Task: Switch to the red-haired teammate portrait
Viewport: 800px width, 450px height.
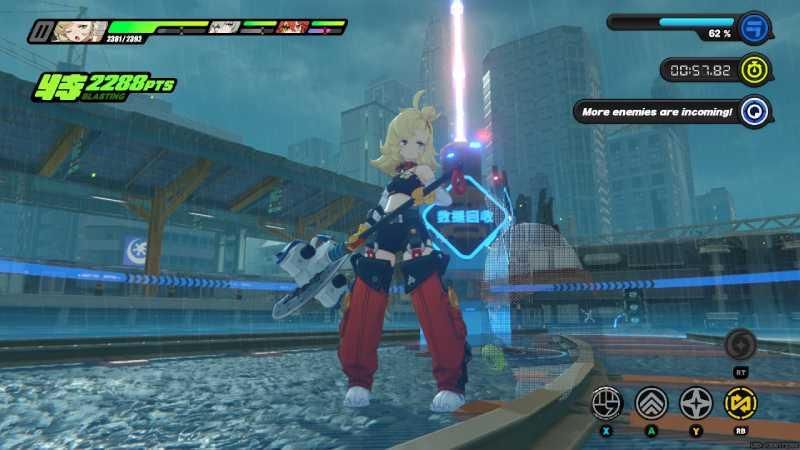Action: 291,27
